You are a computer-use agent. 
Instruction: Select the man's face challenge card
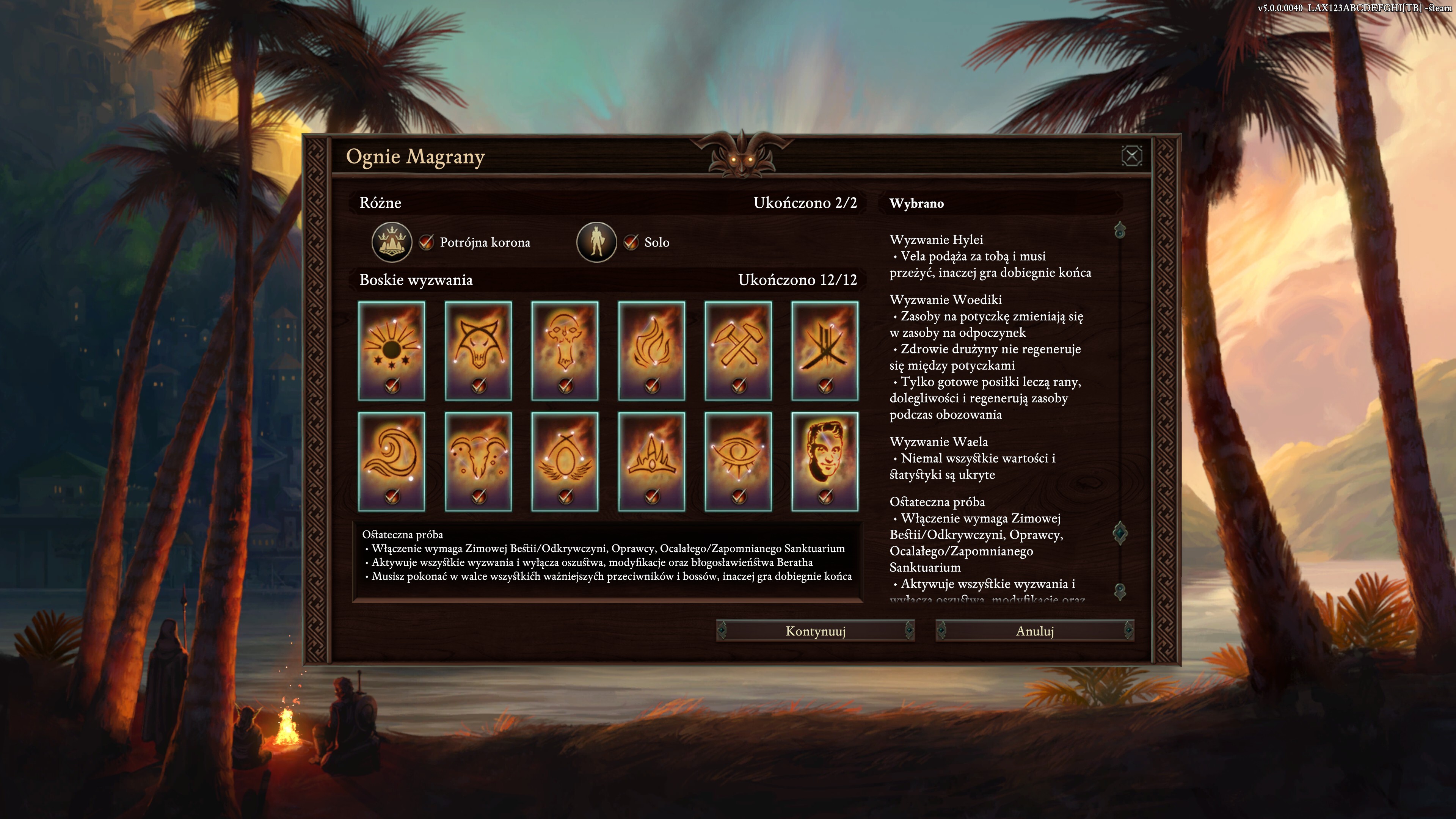click(x=825, y=461)
